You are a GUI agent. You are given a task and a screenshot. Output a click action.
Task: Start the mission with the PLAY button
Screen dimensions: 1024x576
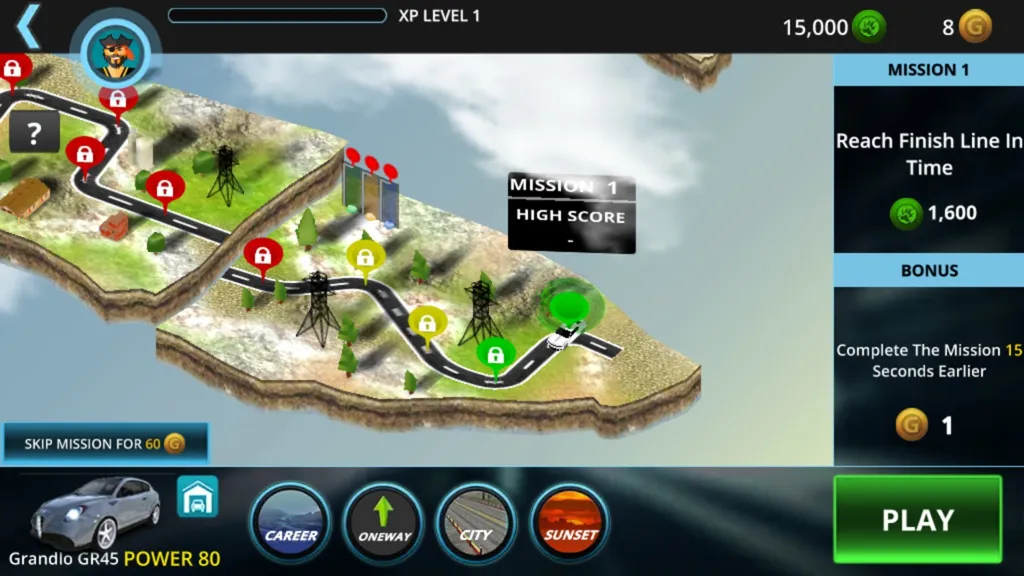click(917, 519)
